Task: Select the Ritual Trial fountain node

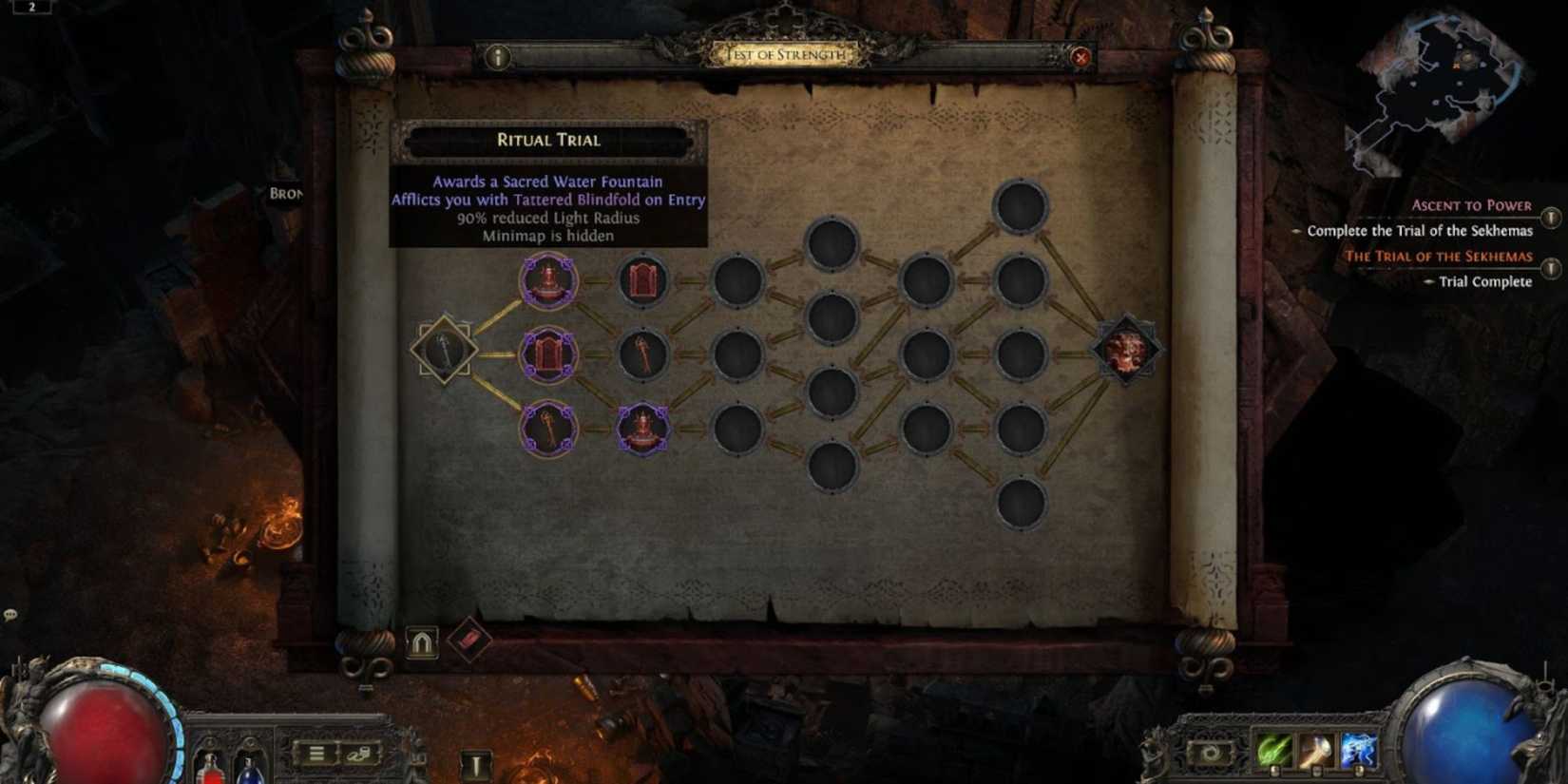Action: (x=549, y=280)
